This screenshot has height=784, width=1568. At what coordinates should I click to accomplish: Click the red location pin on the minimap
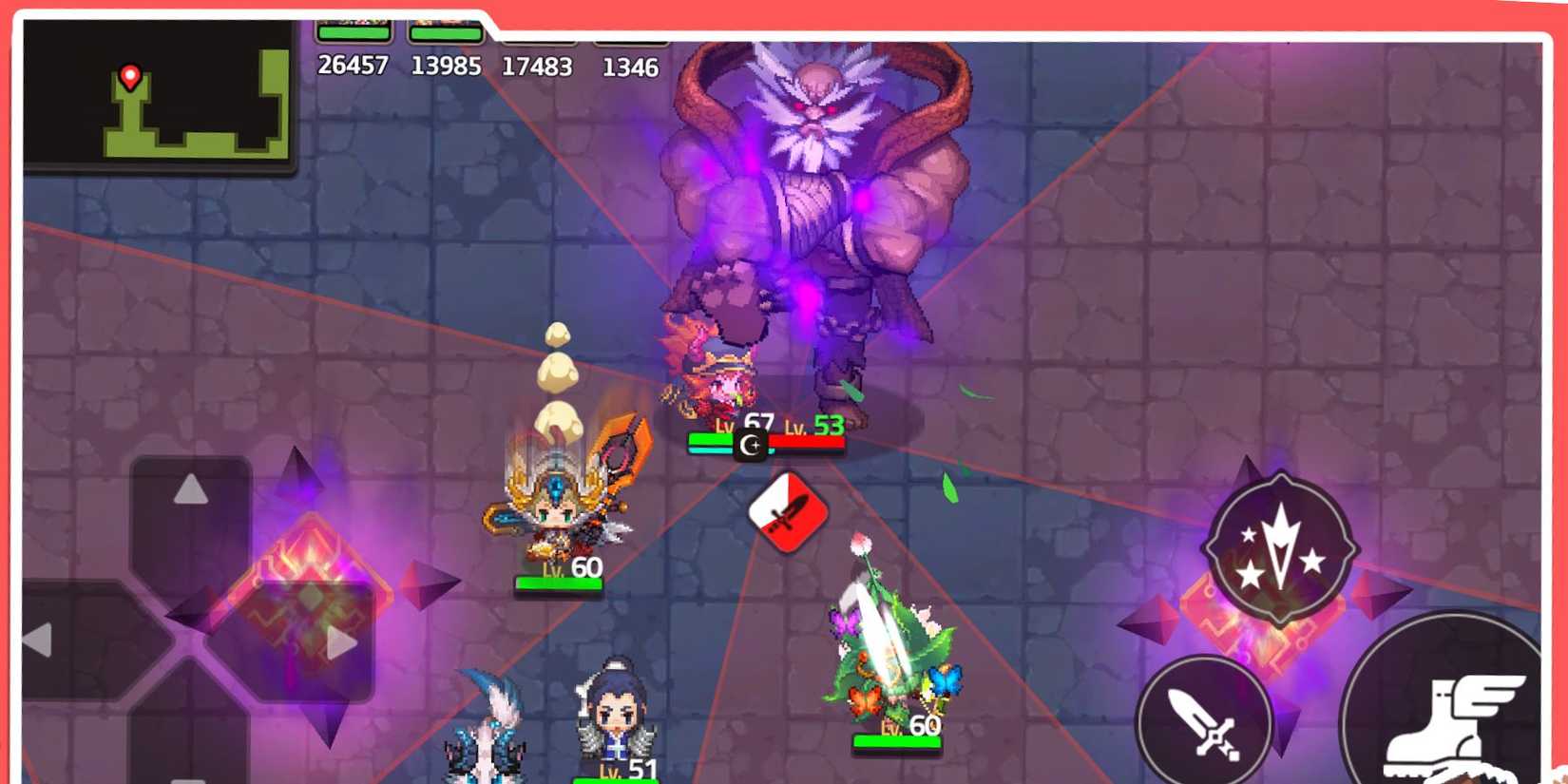pyautogui.click(x=130, y=76)
